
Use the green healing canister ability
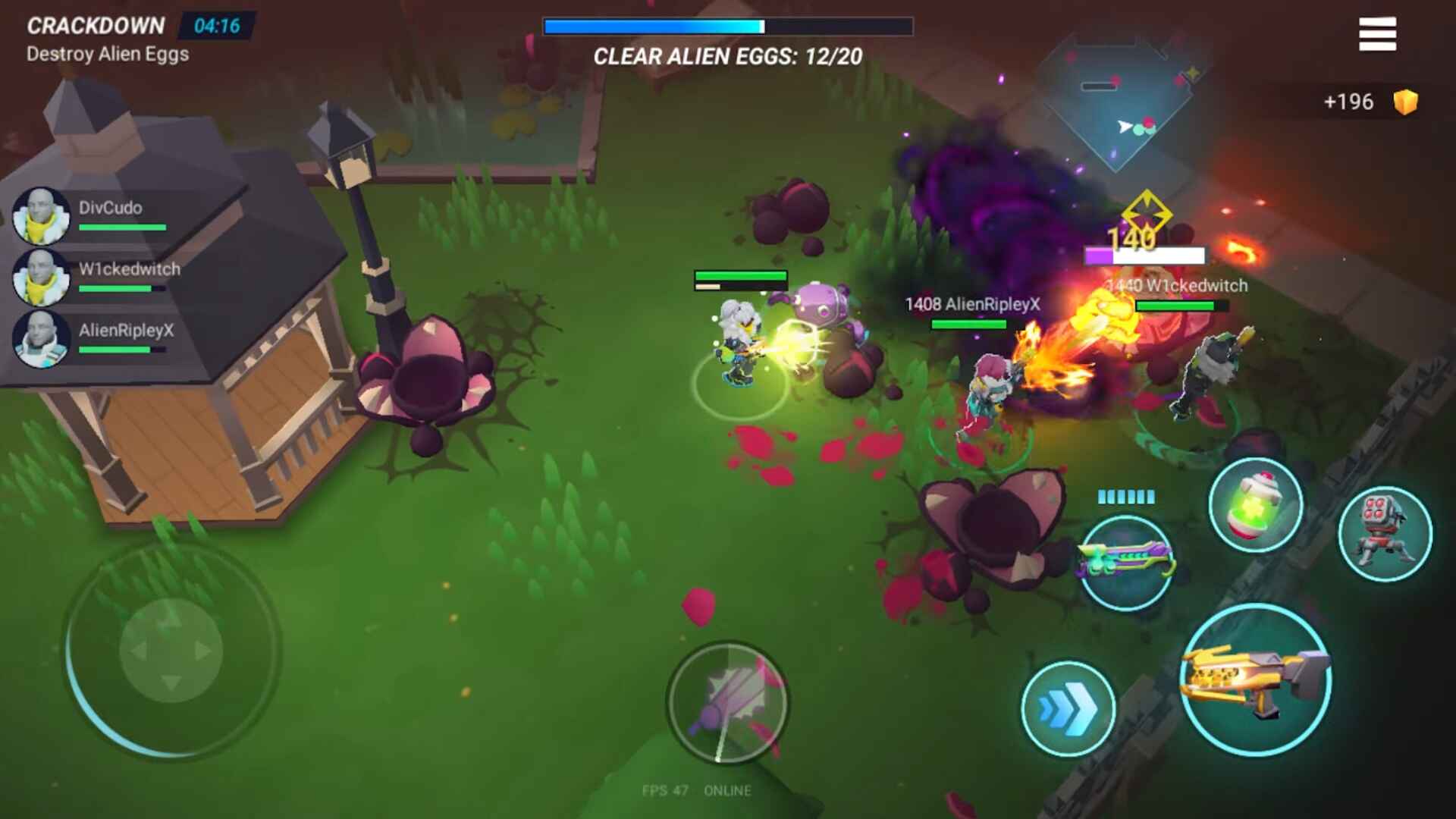(1255, 506)
